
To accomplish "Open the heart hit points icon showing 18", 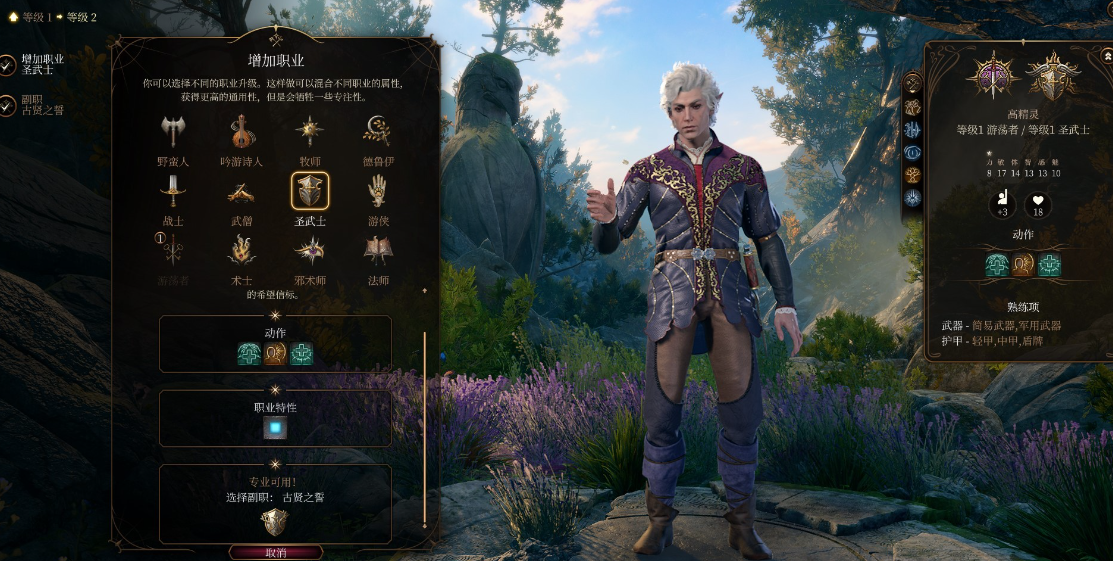I will point(1040,206).
